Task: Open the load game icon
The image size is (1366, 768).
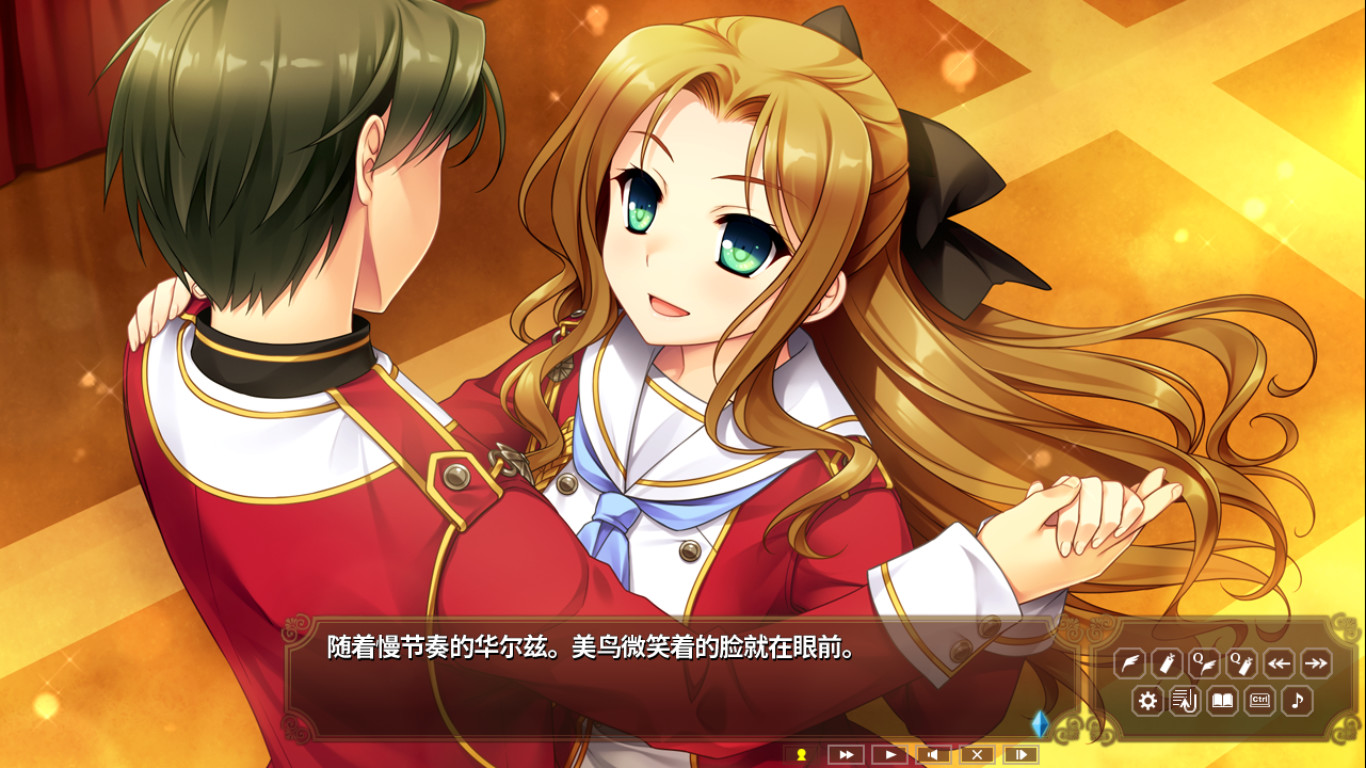Action: (1167, 663)
